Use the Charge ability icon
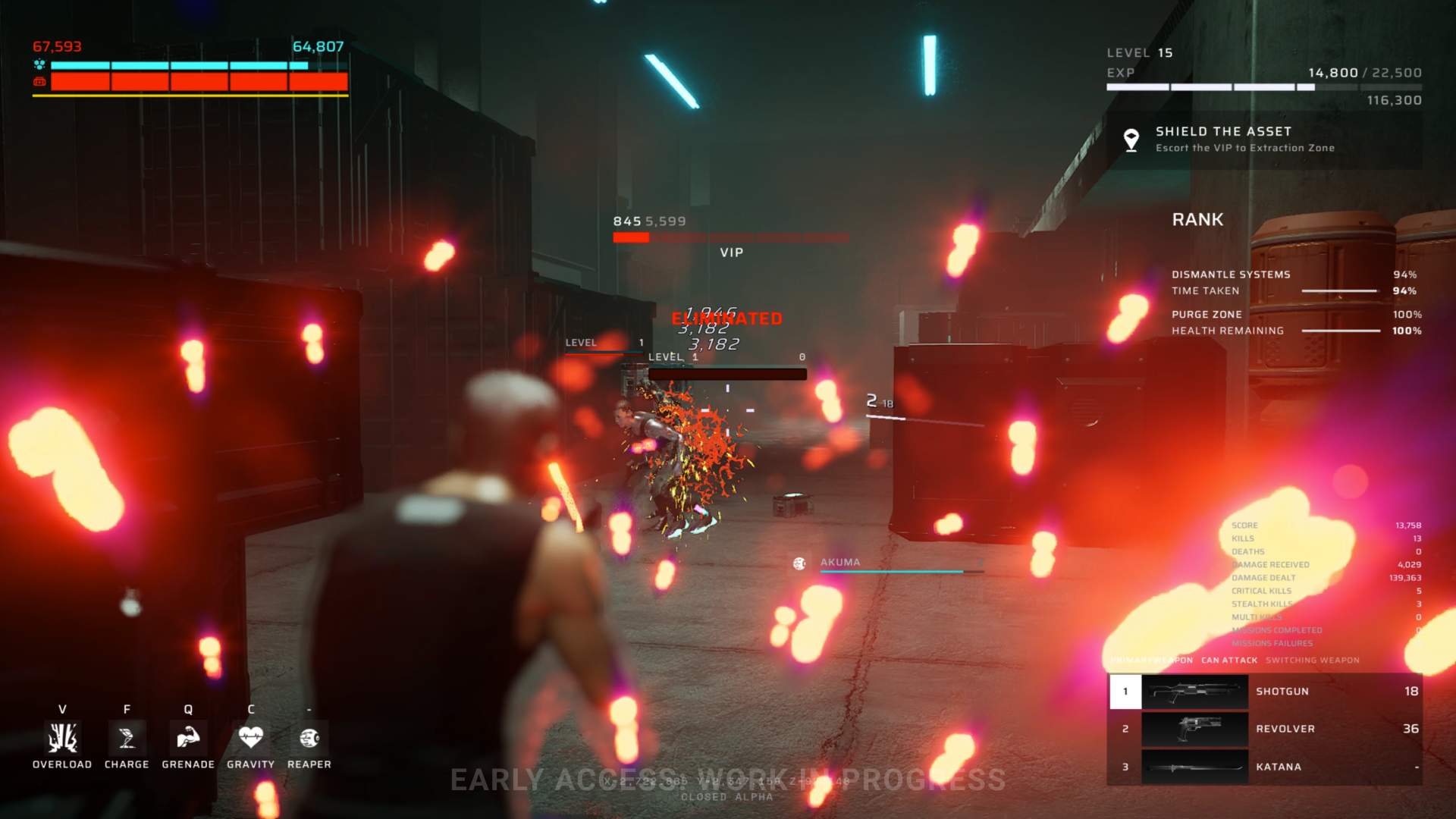 pos(127,737)
